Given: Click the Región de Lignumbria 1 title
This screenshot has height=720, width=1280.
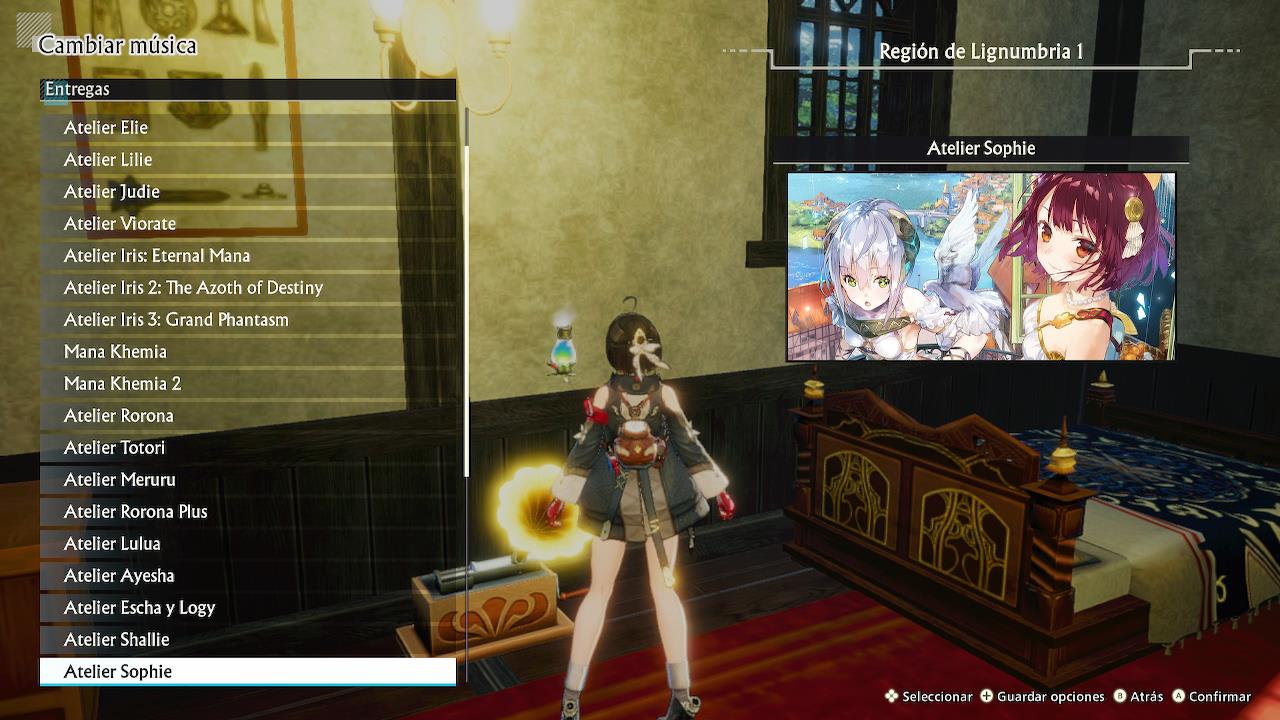Looking at the screenshot, I should (x=981, y=48).
